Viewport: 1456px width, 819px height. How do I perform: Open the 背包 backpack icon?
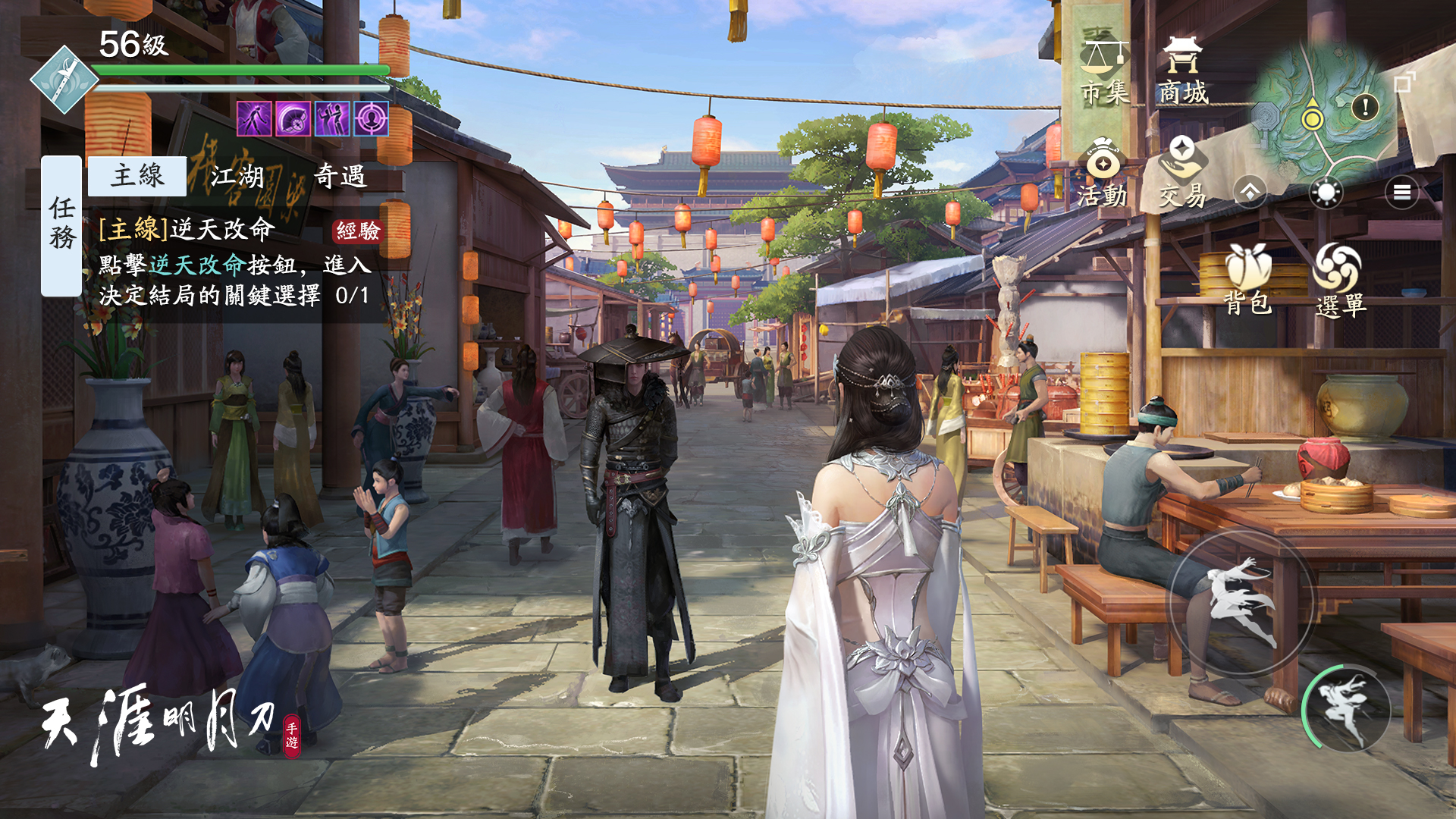(1247, 268)
